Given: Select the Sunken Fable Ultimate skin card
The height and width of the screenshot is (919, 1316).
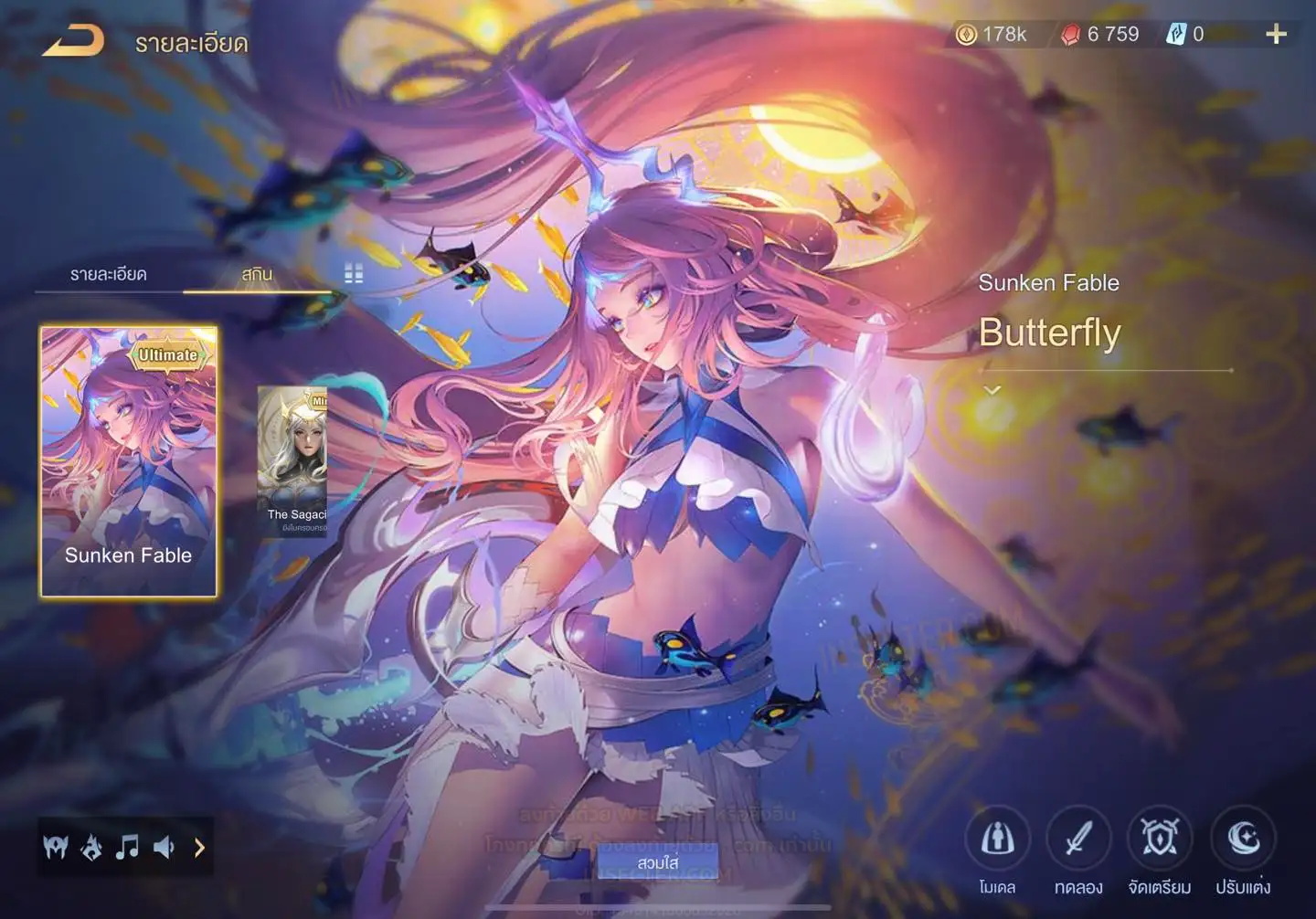Looking at the screenshot, I should [129, 461].
